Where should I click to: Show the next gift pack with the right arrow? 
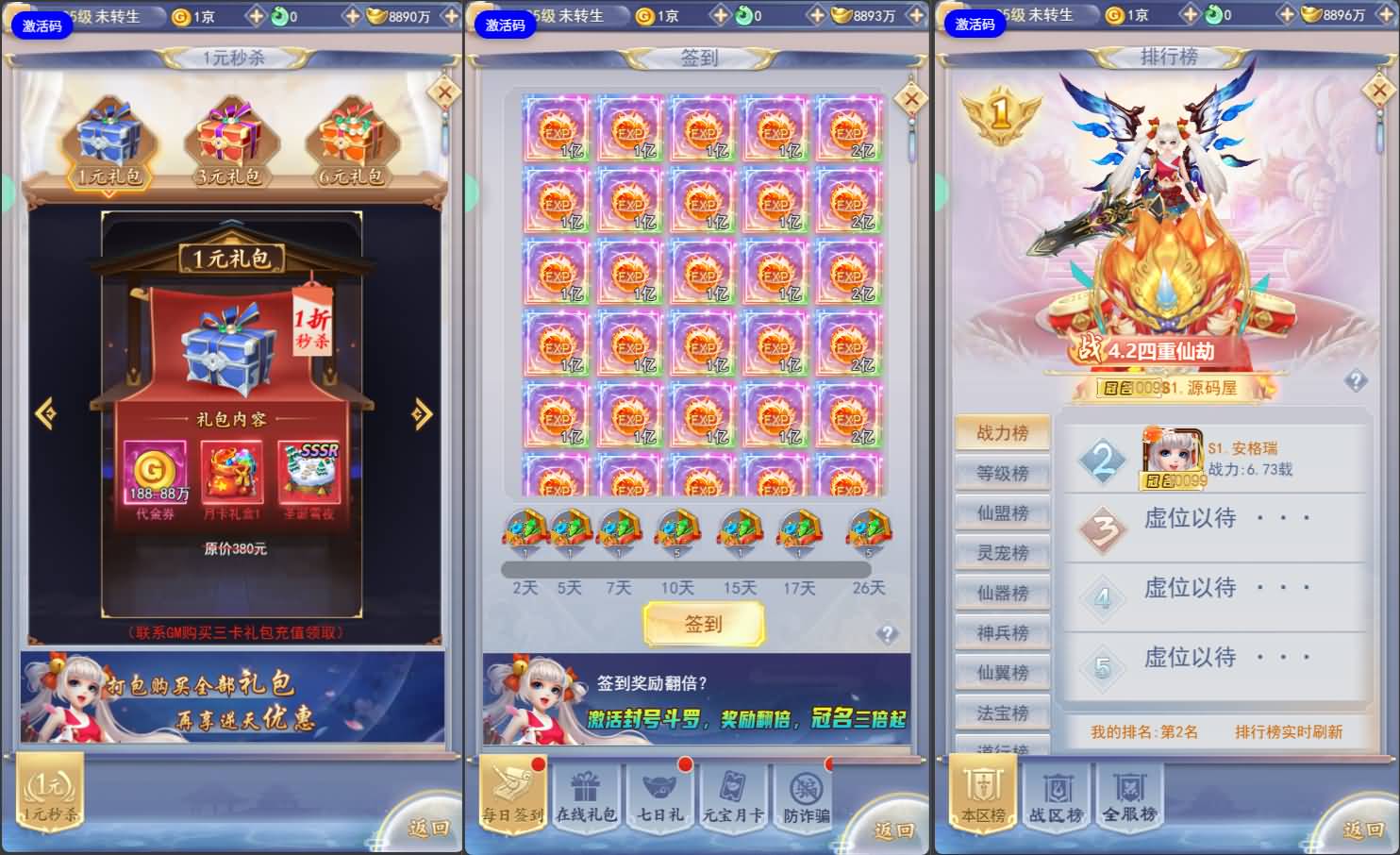(x=422, y=412)
